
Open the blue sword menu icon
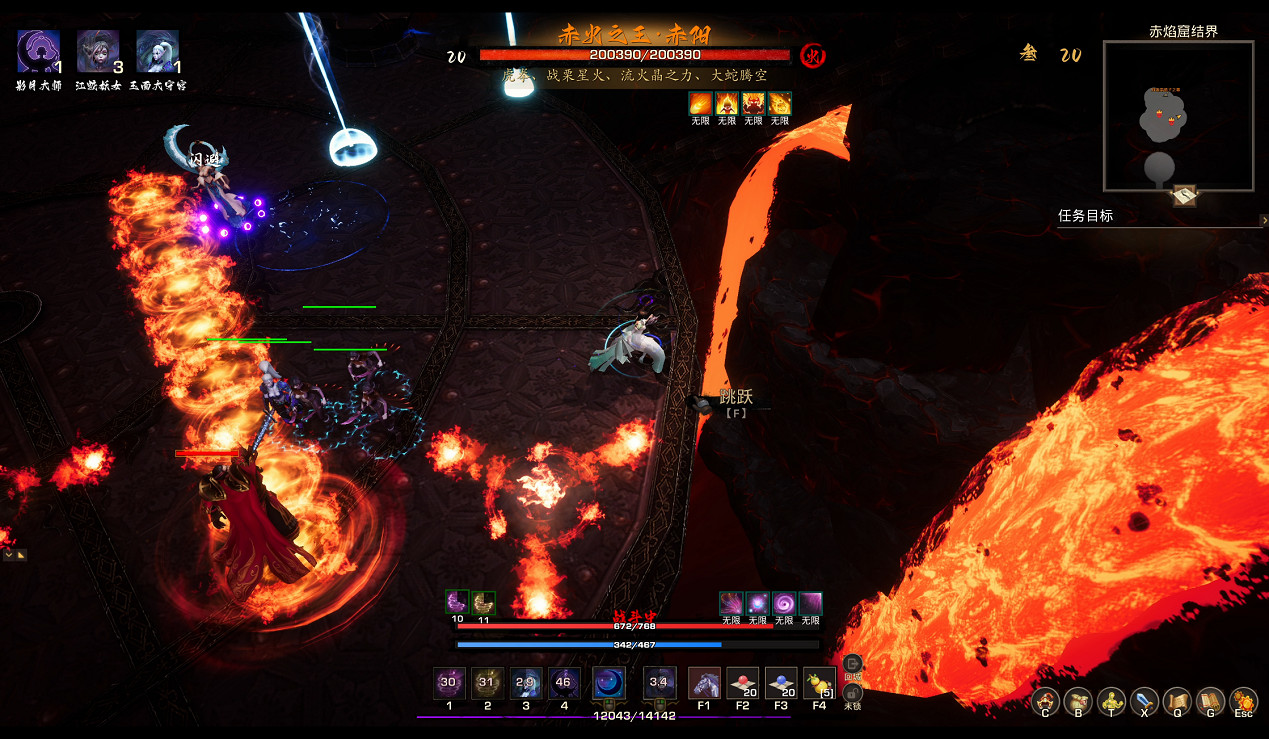1144,701
